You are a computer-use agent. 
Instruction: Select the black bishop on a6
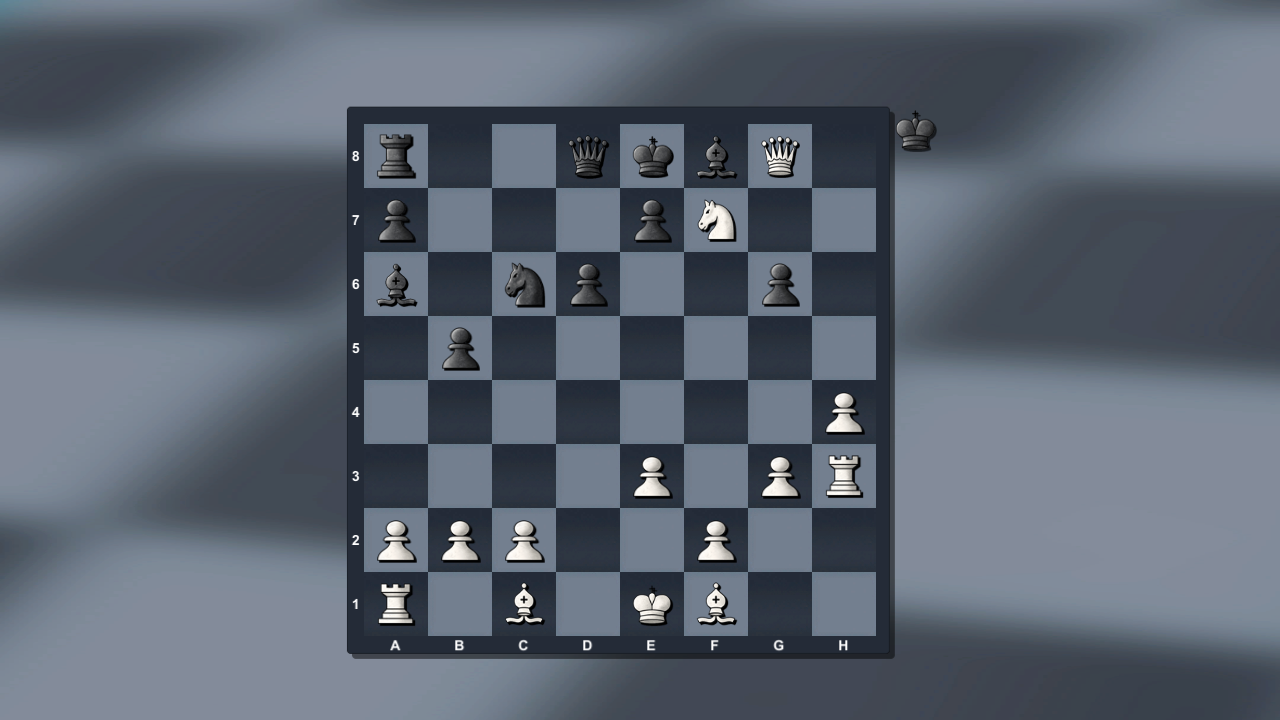[x=396, y=283]
